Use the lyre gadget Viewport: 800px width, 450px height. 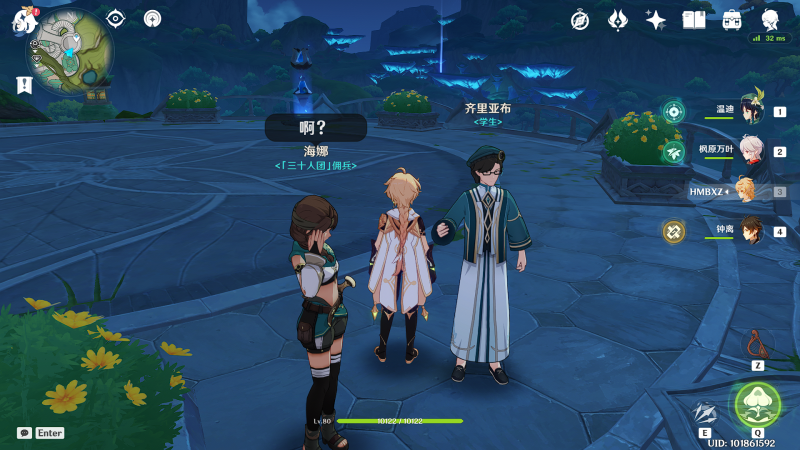point(758,345)
